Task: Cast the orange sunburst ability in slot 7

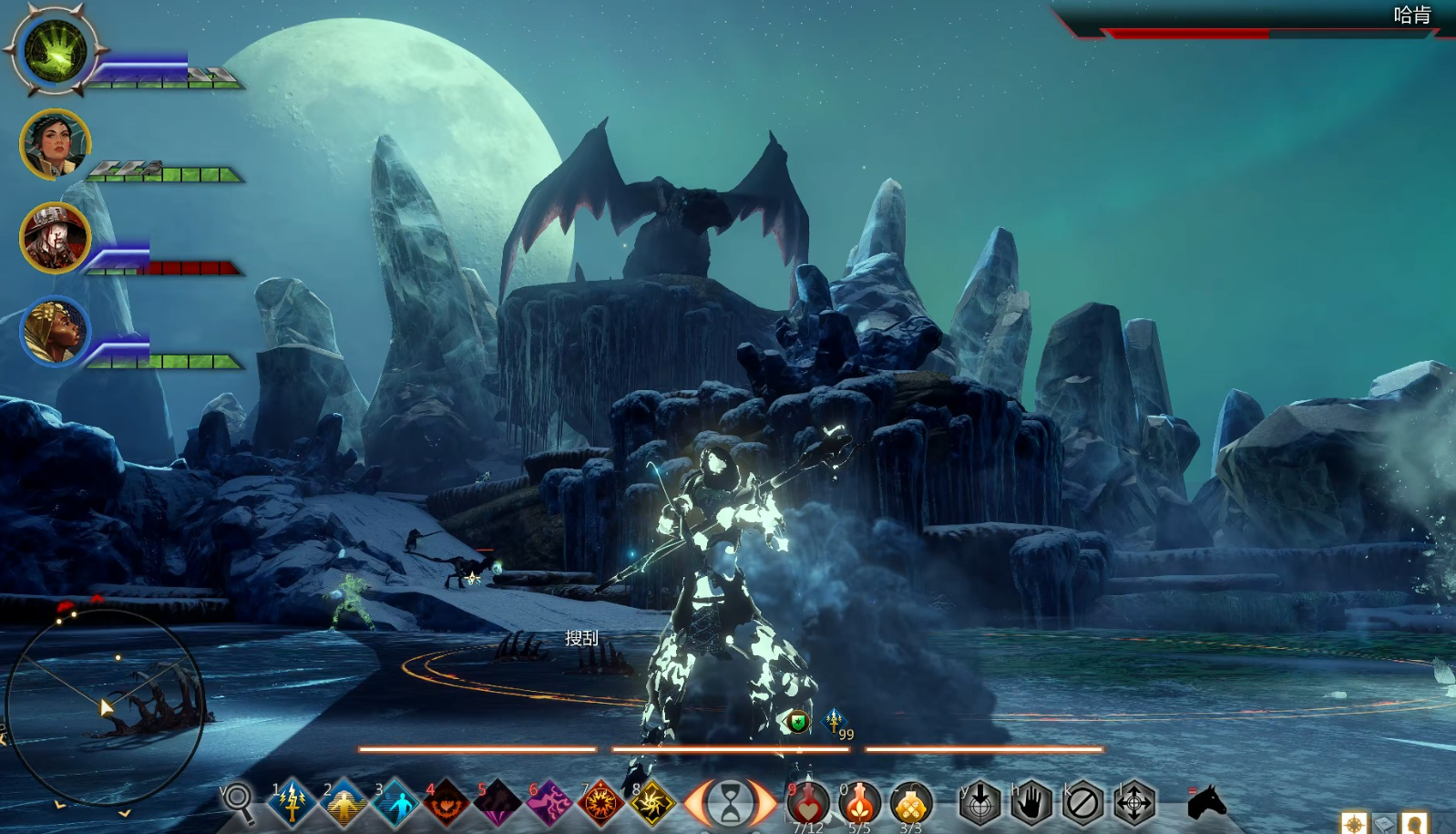Action: tap(600, 803)
